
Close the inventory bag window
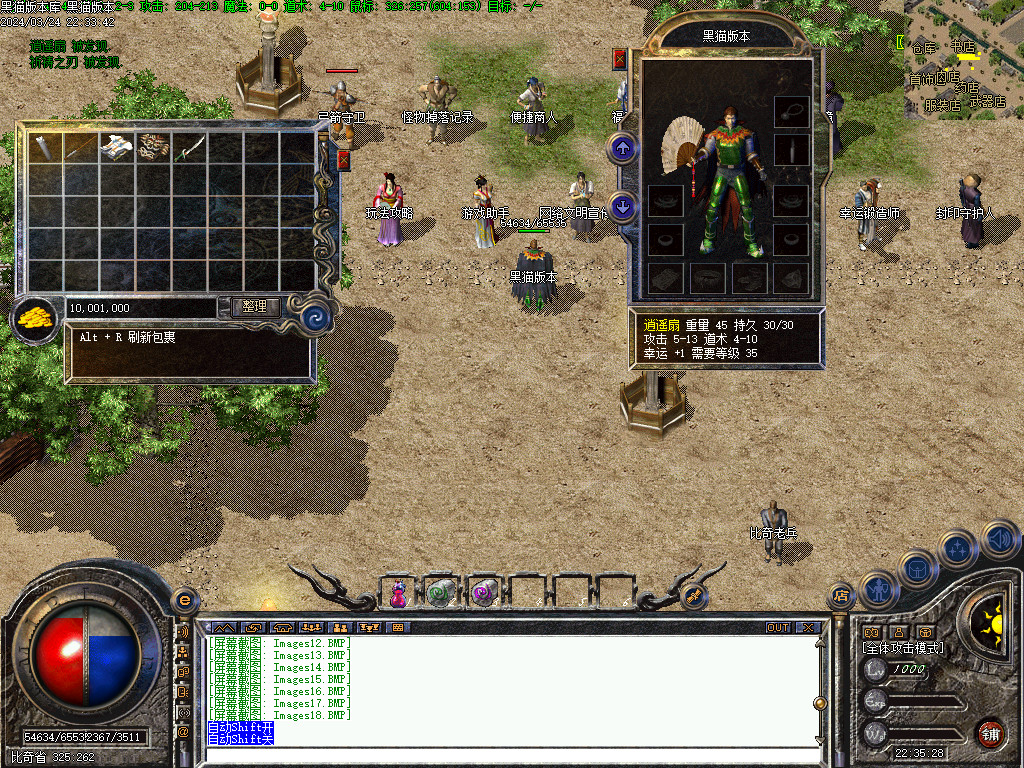click(344, 159)
